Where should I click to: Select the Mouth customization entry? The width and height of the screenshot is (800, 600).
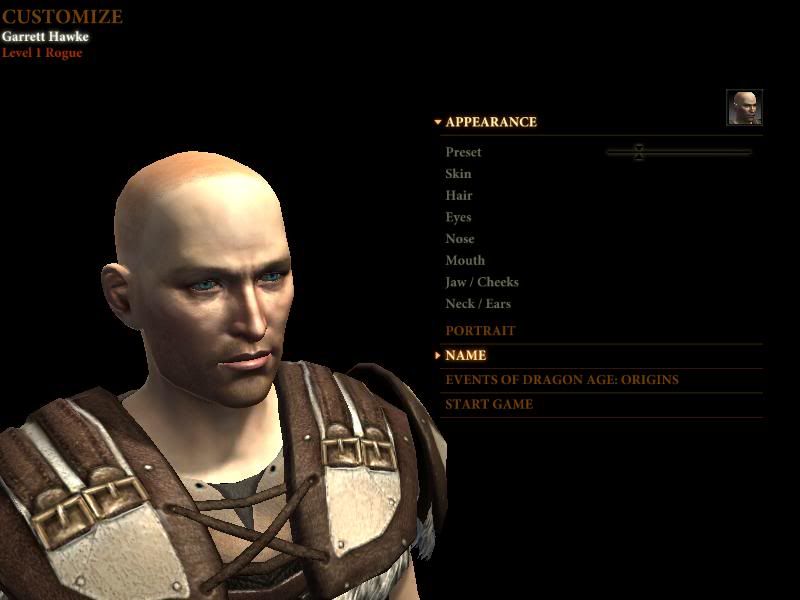465,261
